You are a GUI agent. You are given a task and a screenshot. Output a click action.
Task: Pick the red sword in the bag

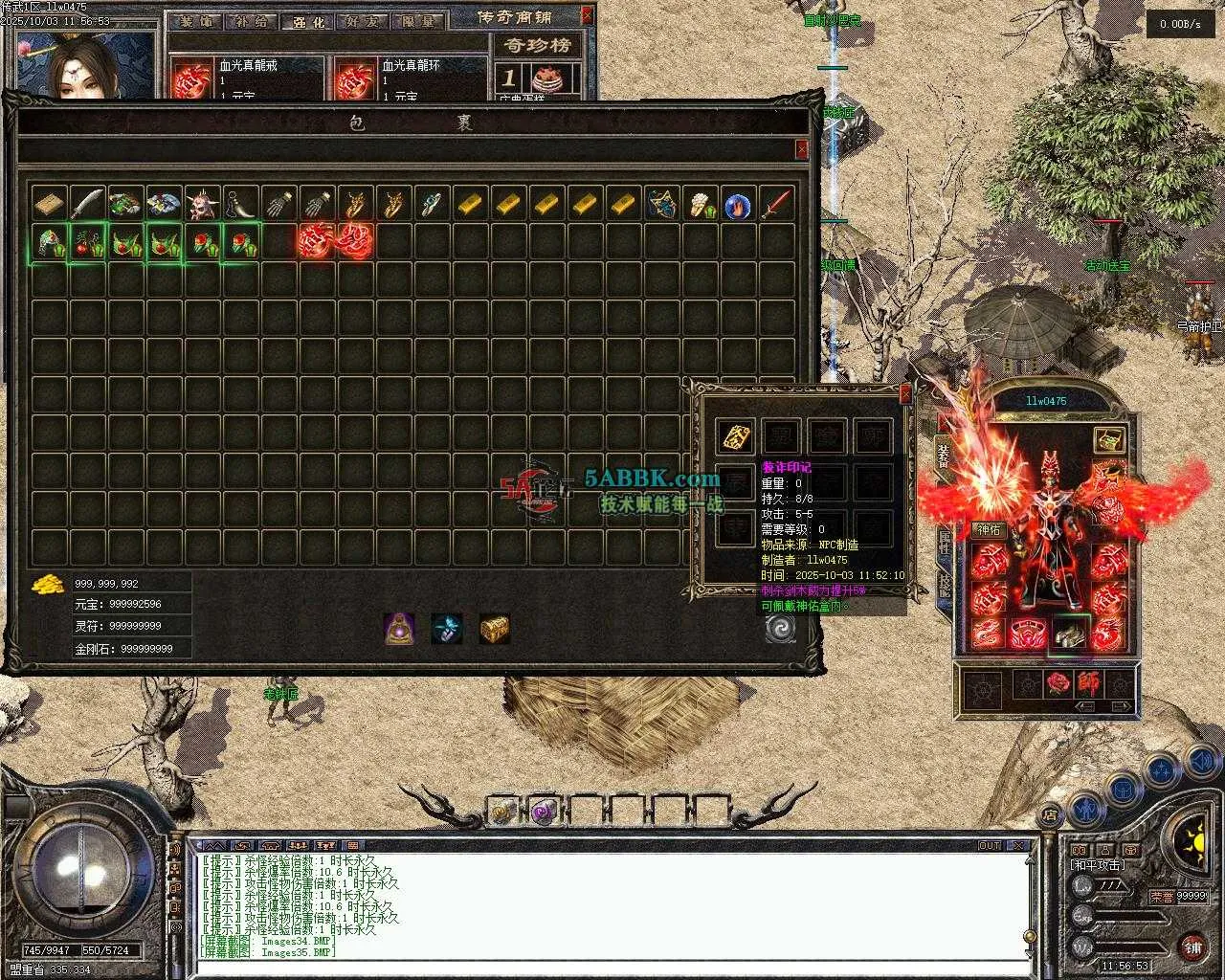tap(775, 203)
